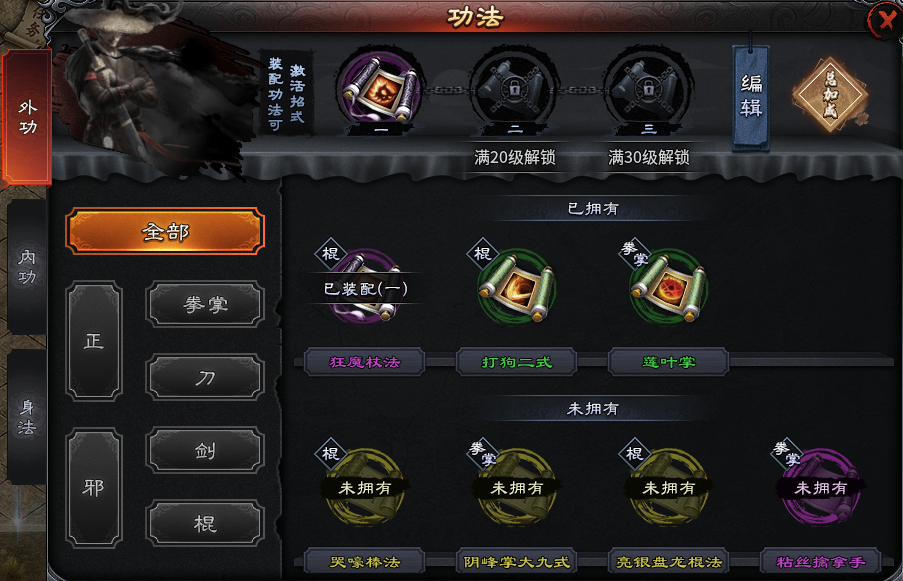Select the 莲叶掌 skill scroll
Image resolution: width=903 pixels, height=581 pixels.
(668, 289)
